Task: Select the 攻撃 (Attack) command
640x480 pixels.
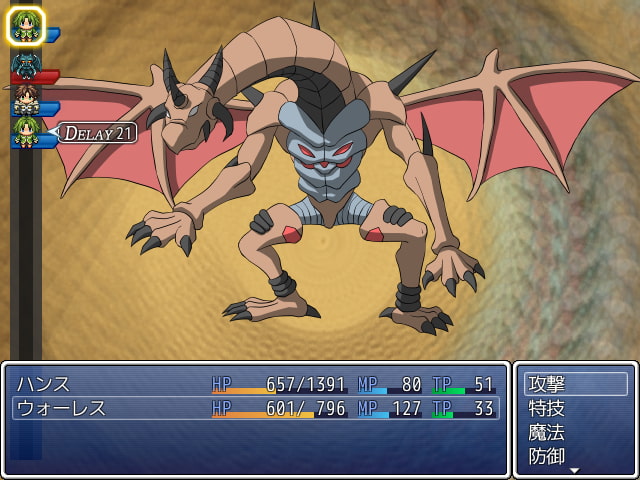Action: pos(575,384)
